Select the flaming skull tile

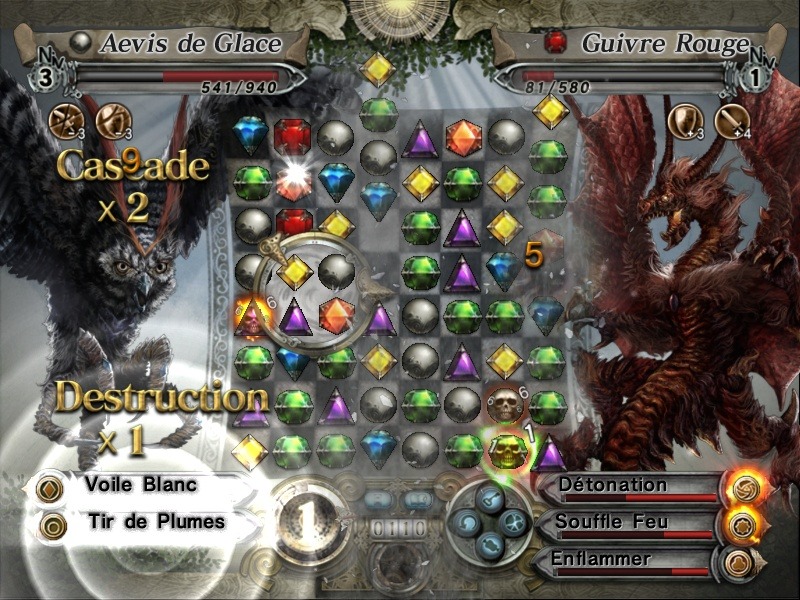(251, 317)
